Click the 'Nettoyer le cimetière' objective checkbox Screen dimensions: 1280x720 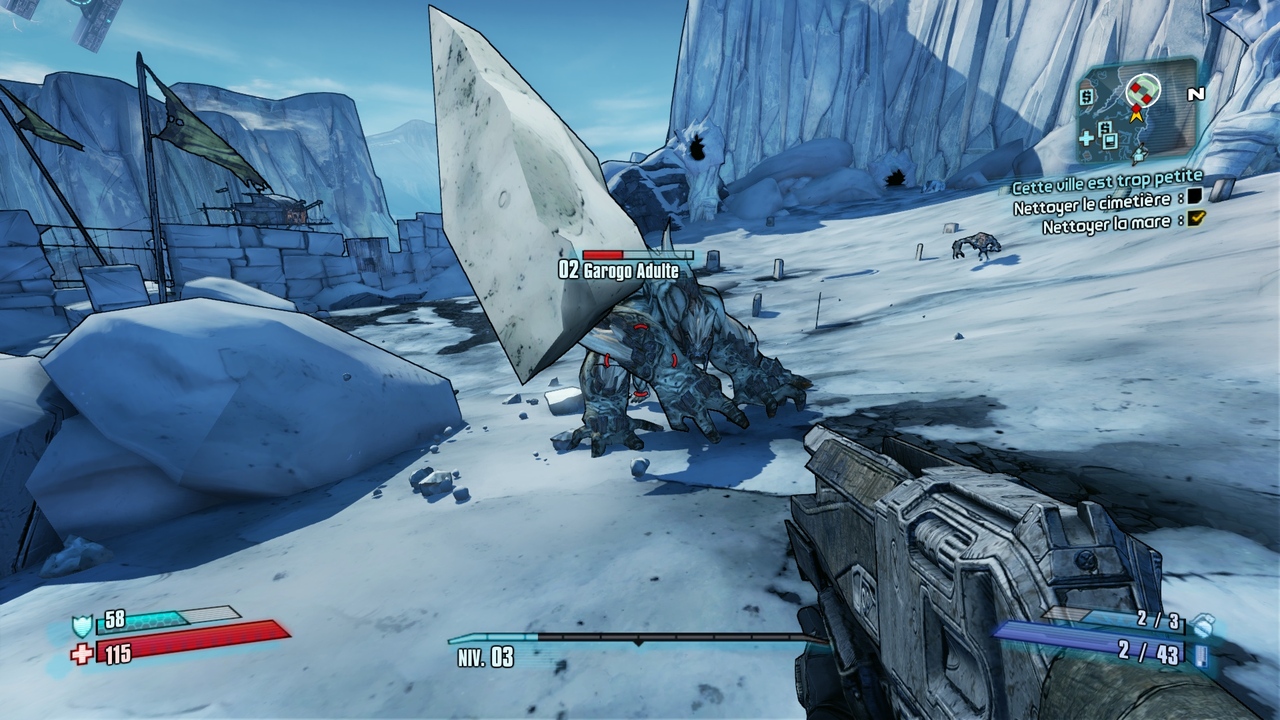click(x=1194, y=198)
